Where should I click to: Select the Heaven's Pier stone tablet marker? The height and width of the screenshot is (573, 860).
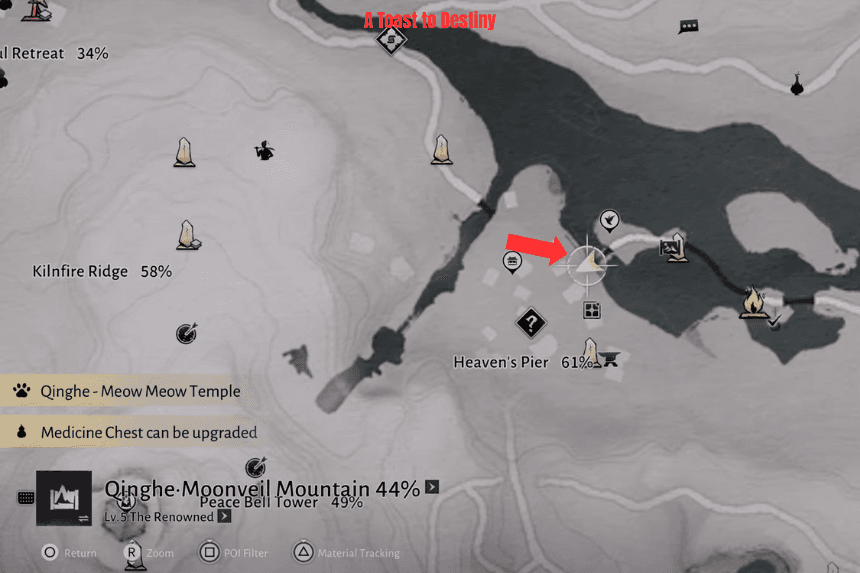pyautogui.click(x=591, y=353)
